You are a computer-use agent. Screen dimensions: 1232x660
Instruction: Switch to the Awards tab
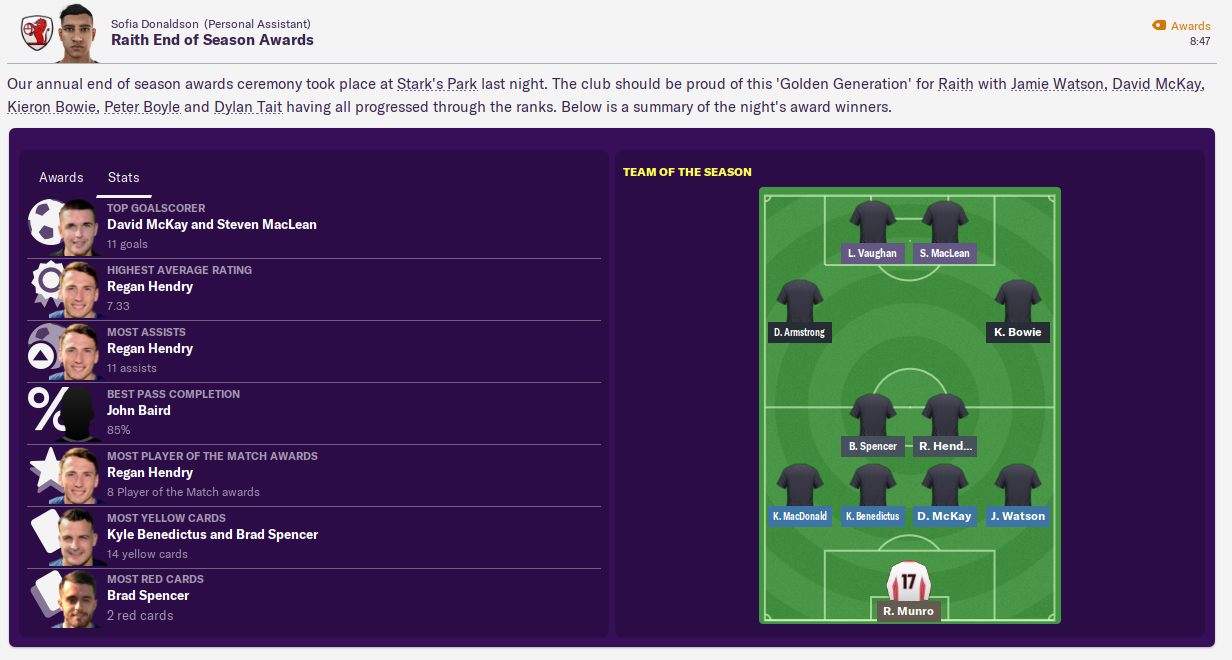pos(61,177)
